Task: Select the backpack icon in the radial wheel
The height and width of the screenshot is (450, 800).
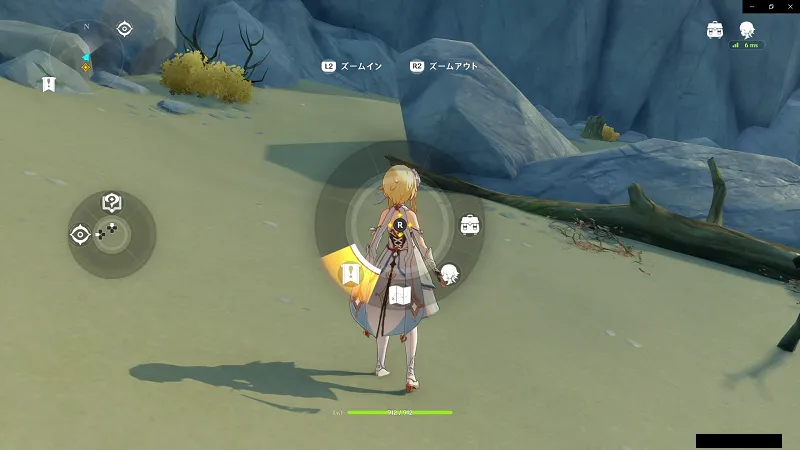Action: (470, 225)
